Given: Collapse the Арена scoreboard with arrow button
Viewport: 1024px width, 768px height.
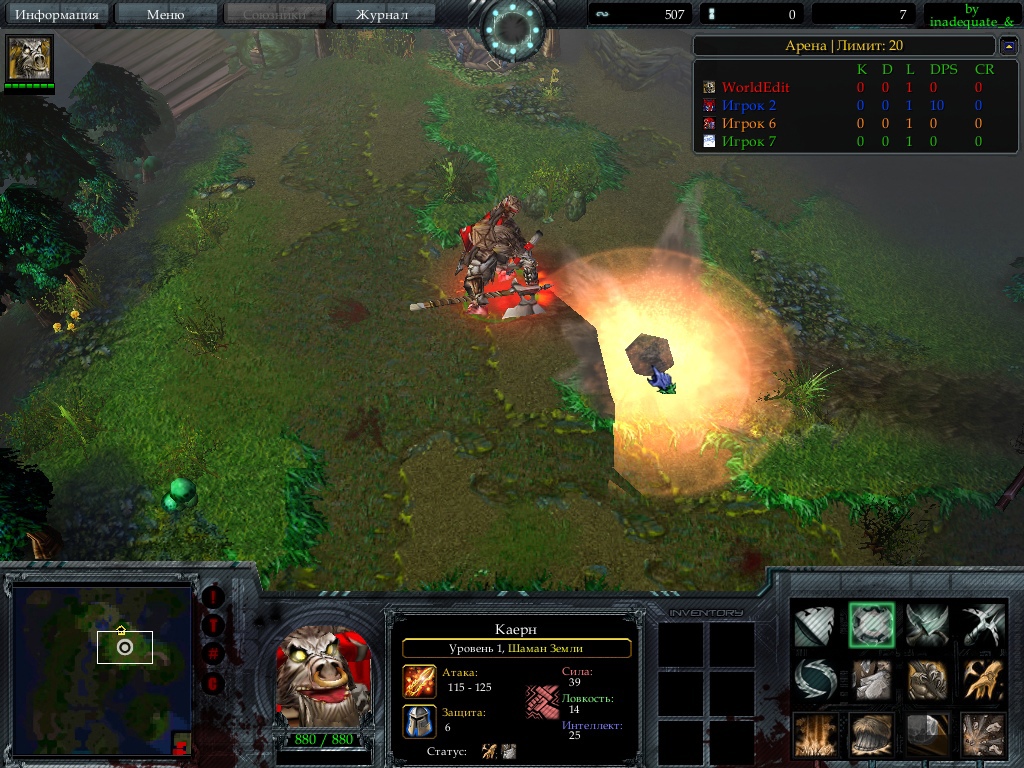Looking at the screenshot, I should point(1008,46).
